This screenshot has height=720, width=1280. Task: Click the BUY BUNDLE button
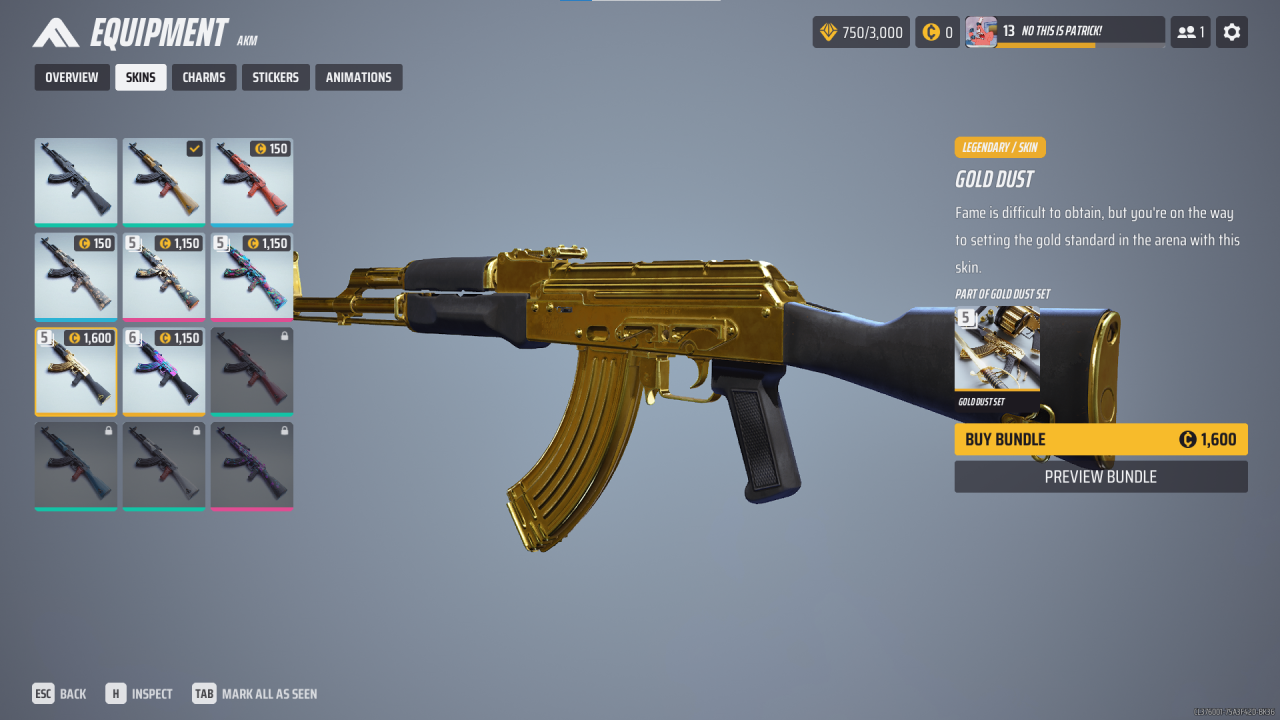tap(1100, 439)
